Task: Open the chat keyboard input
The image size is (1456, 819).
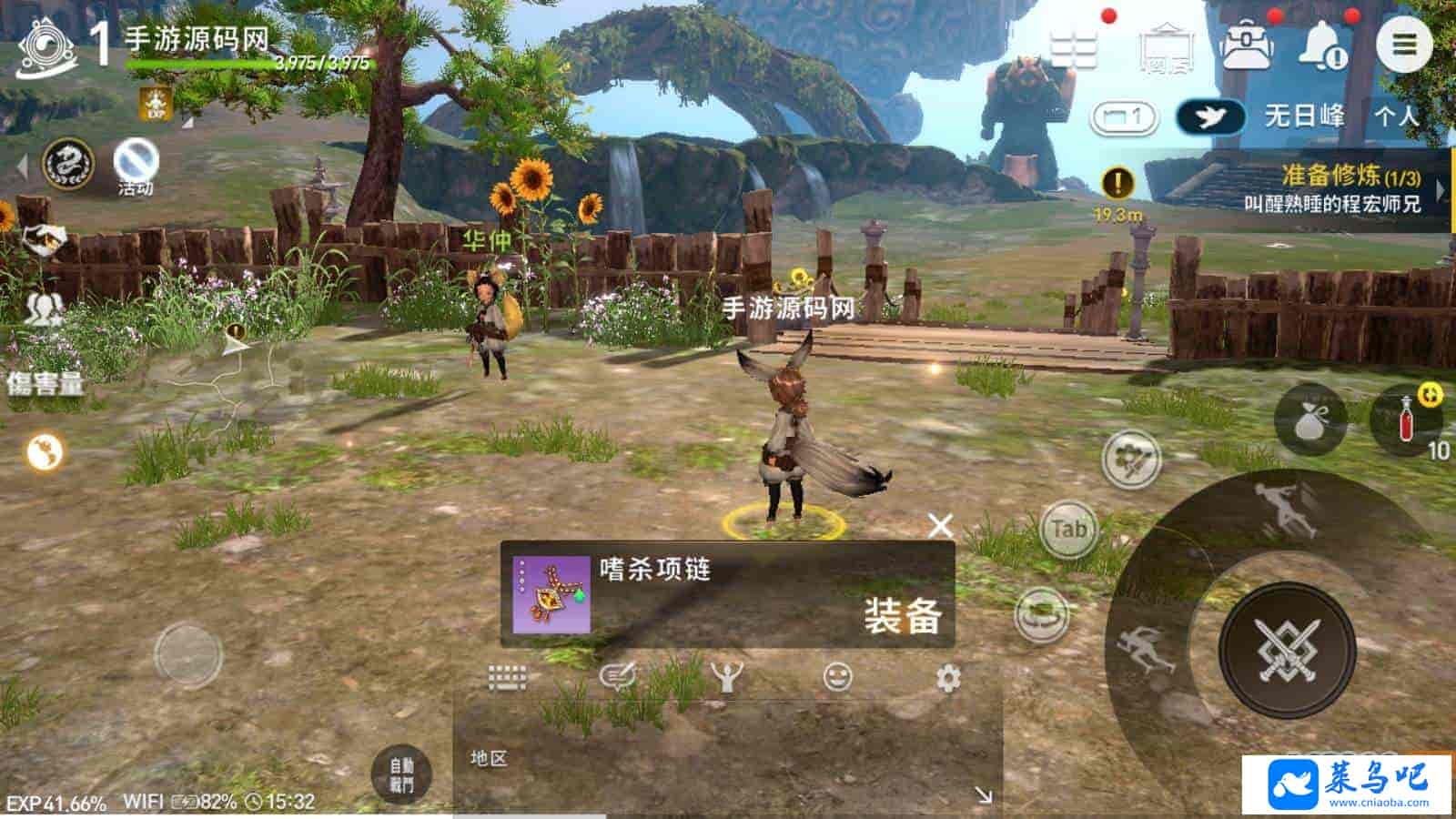Action: pos(508,678)
